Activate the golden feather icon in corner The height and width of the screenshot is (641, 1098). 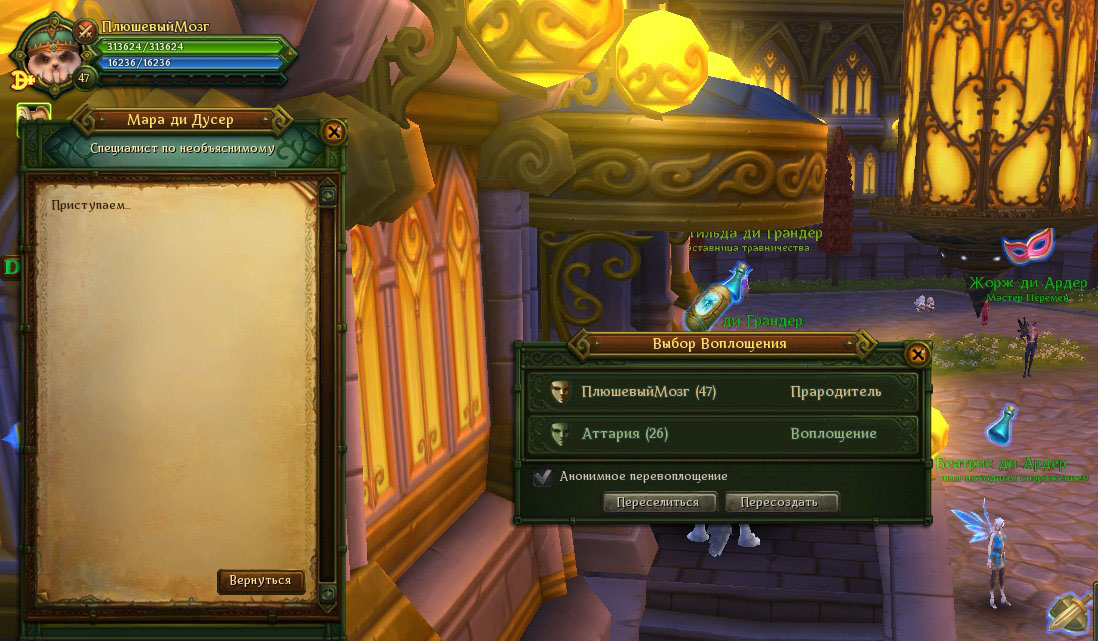click(x=1072, y=613)
